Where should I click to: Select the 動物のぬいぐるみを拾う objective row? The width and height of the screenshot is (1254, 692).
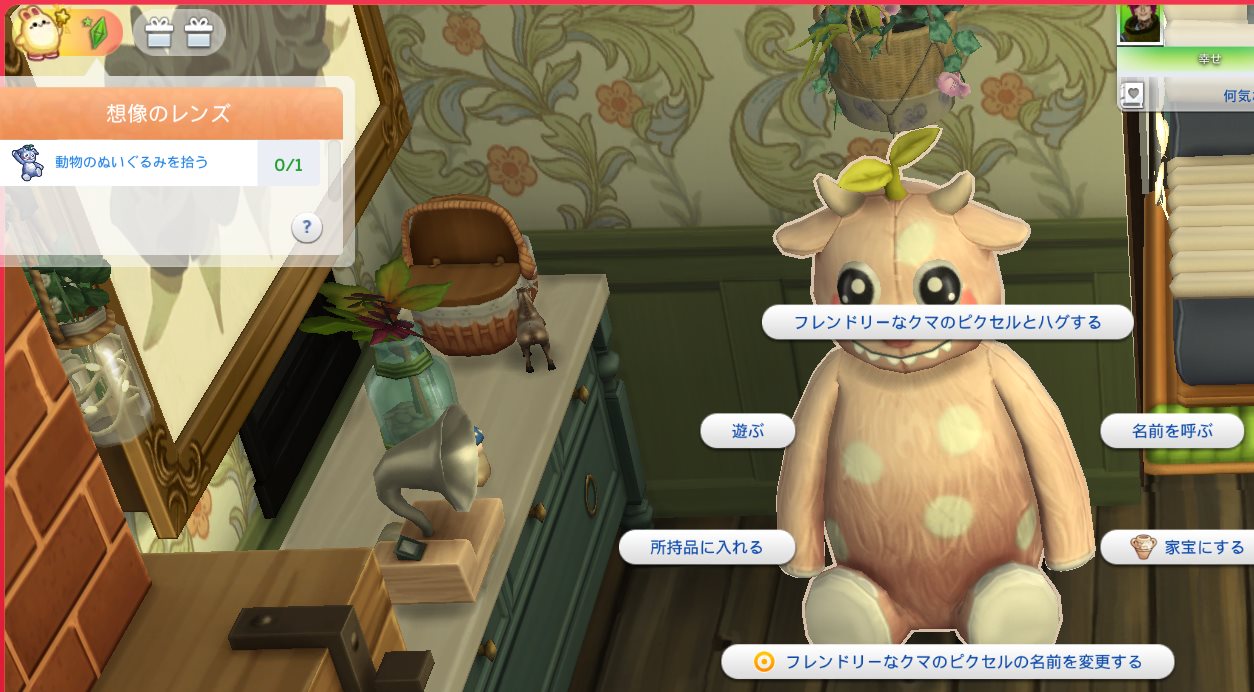pos(132,162)
